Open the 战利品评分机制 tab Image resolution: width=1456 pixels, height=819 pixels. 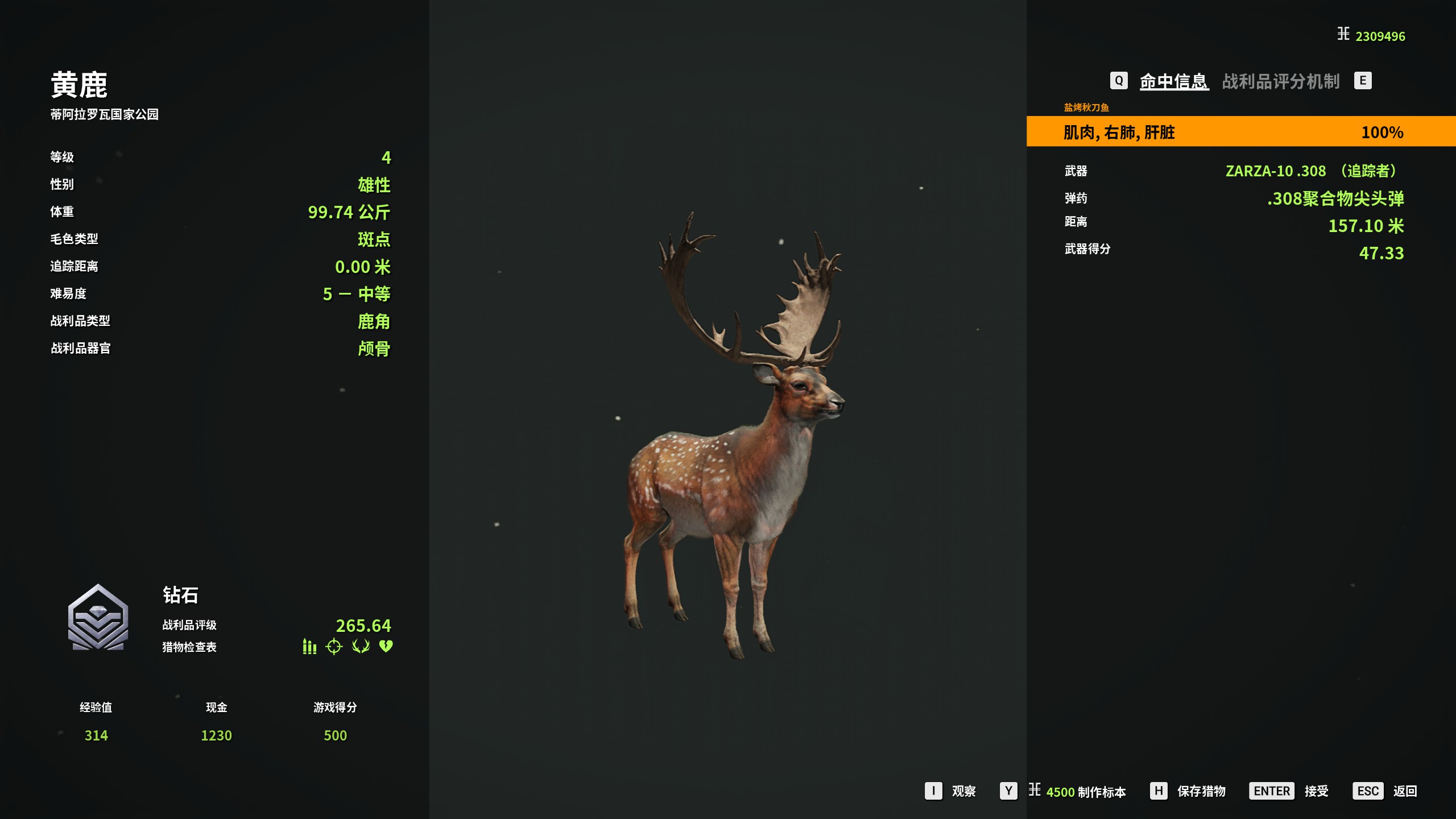coord(1281,81)
